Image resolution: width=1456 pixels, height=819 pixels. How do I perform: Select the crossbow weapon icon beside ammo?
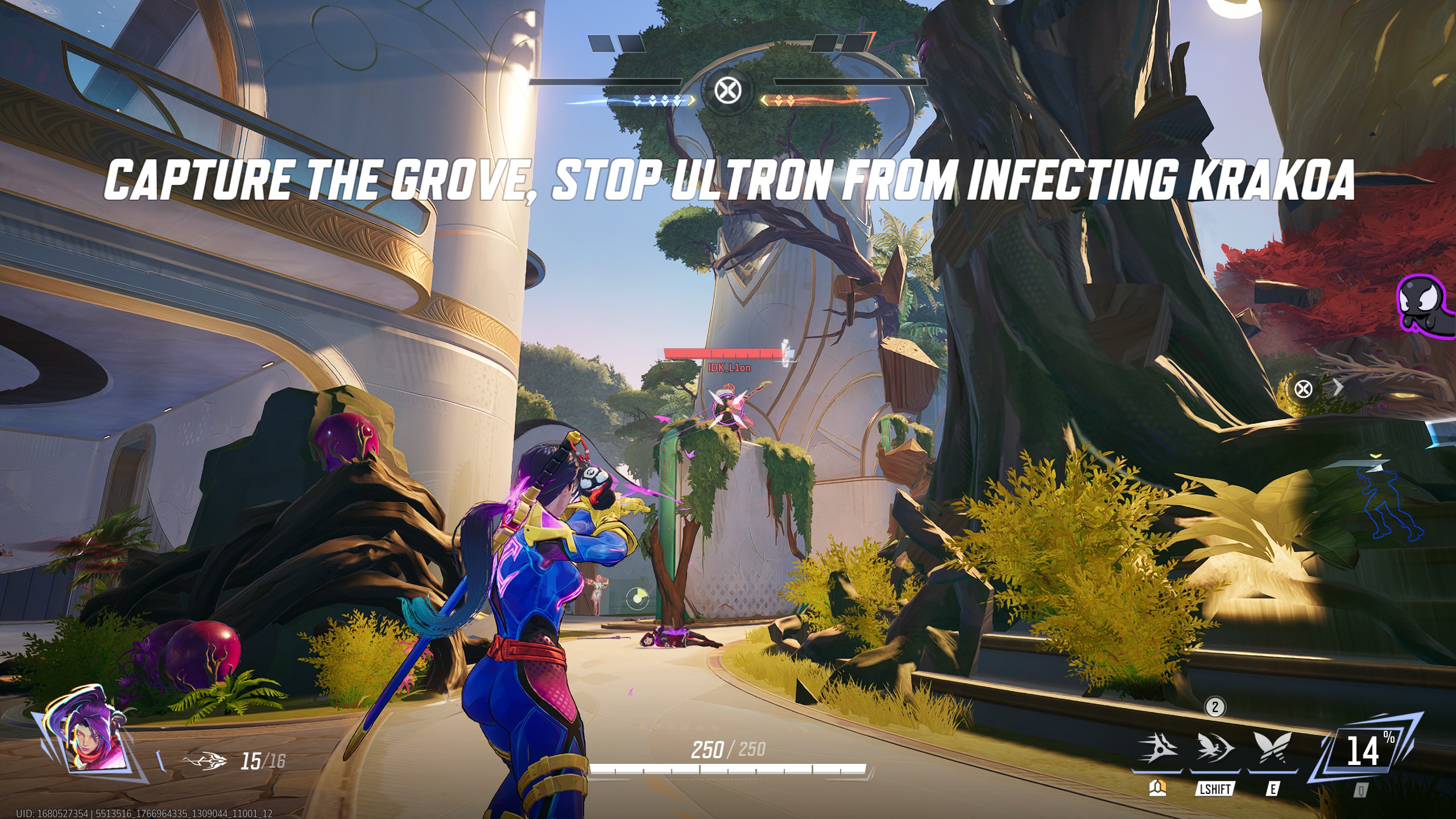point(205,761)
